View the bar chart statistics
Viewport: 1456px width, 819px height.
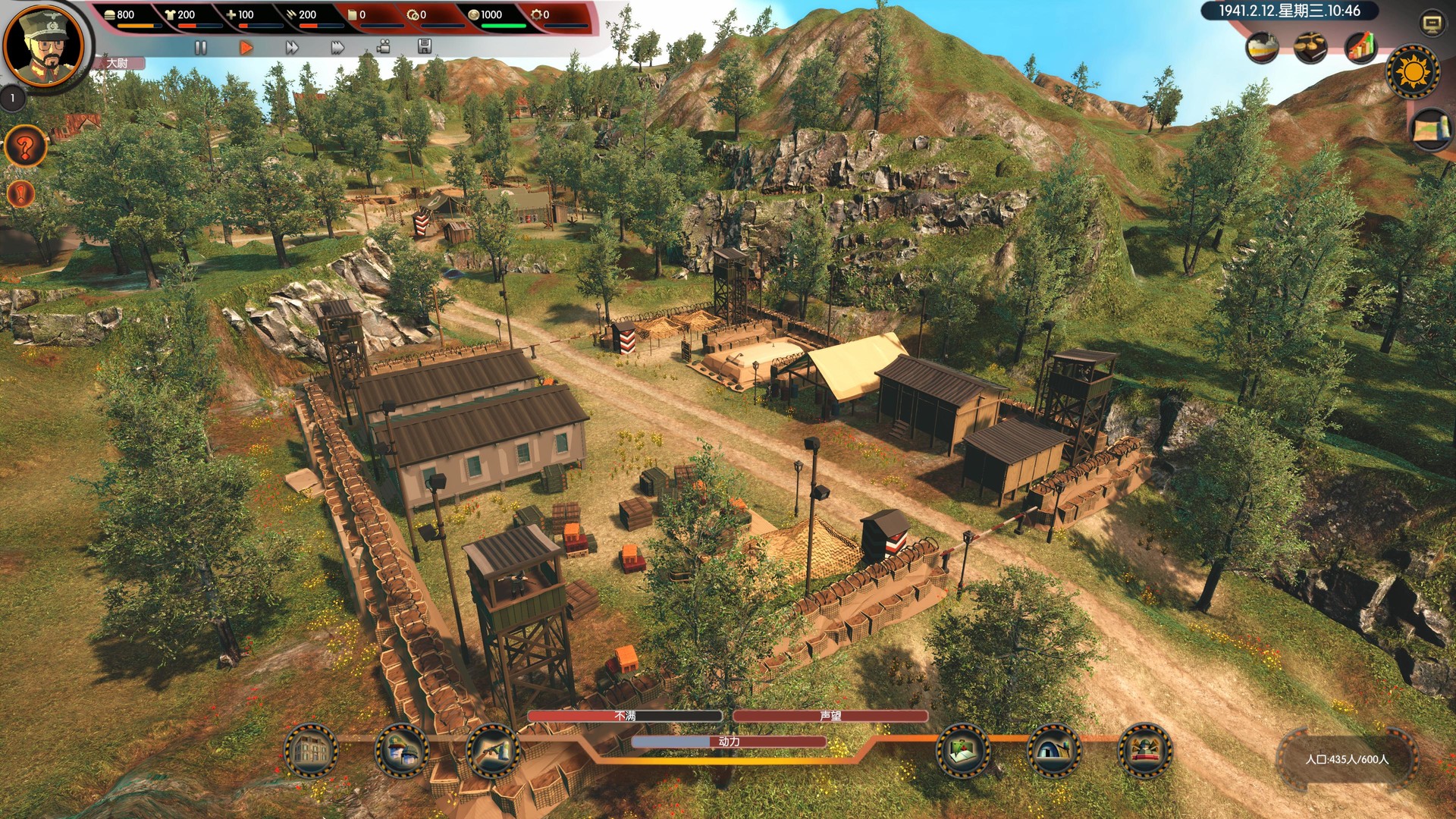1360,48
